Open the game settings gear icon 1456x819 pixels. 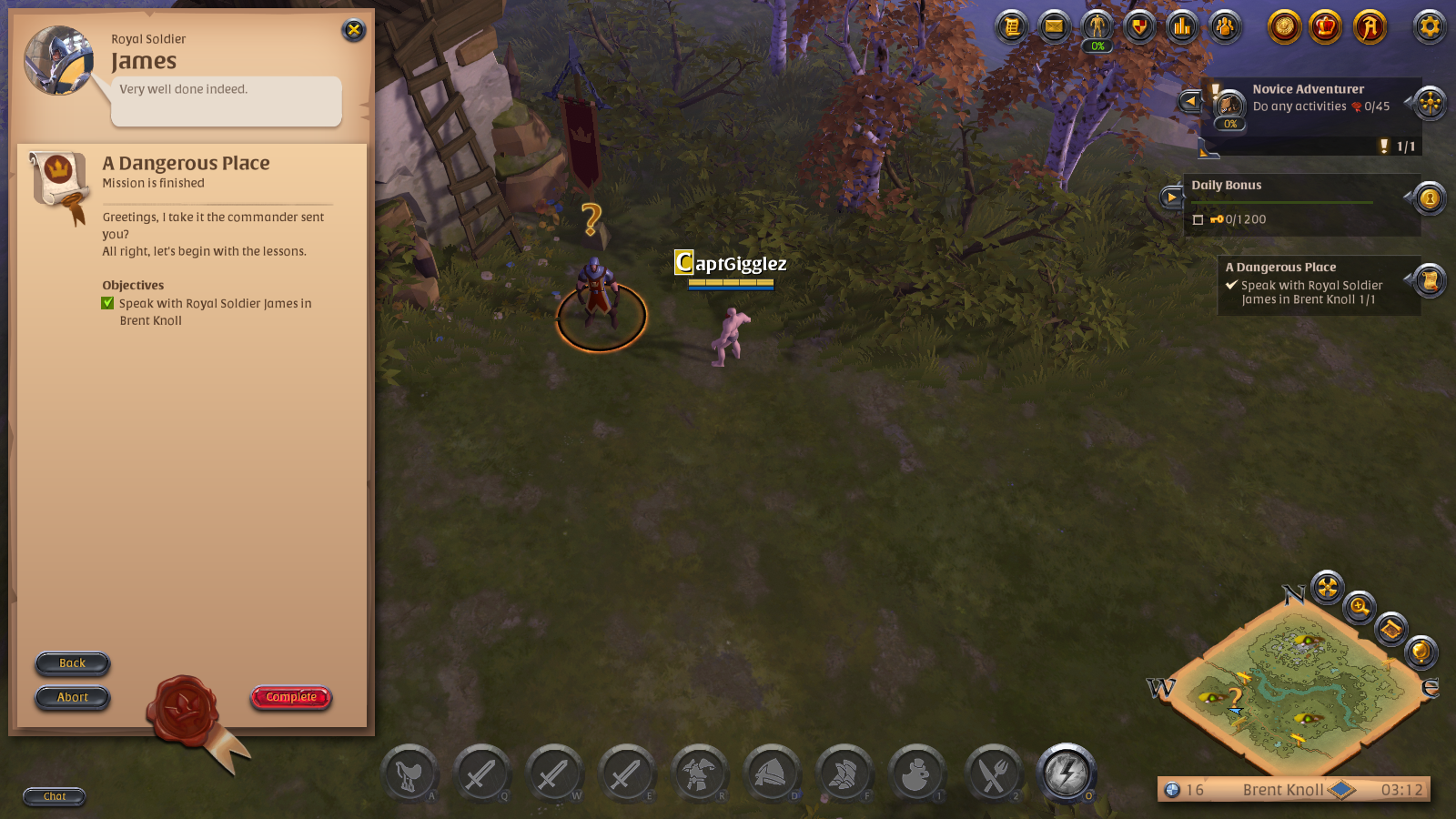tap(1430, 27)
